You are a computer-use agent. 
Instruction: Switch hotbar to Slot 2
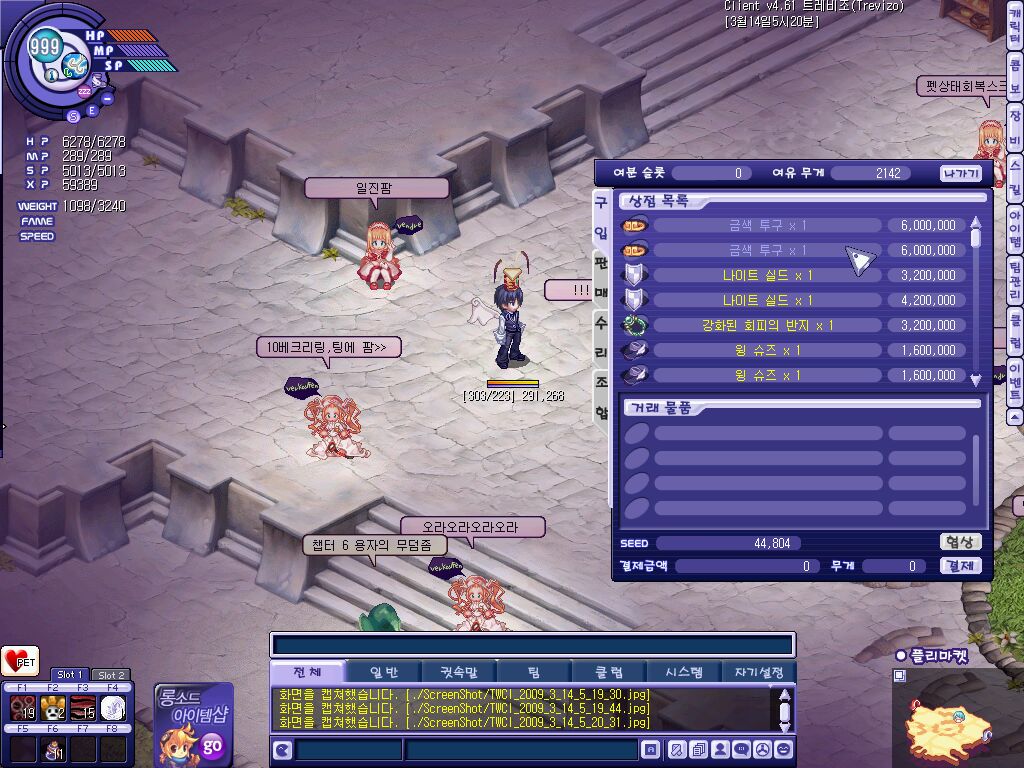click(x=111, y=675)
